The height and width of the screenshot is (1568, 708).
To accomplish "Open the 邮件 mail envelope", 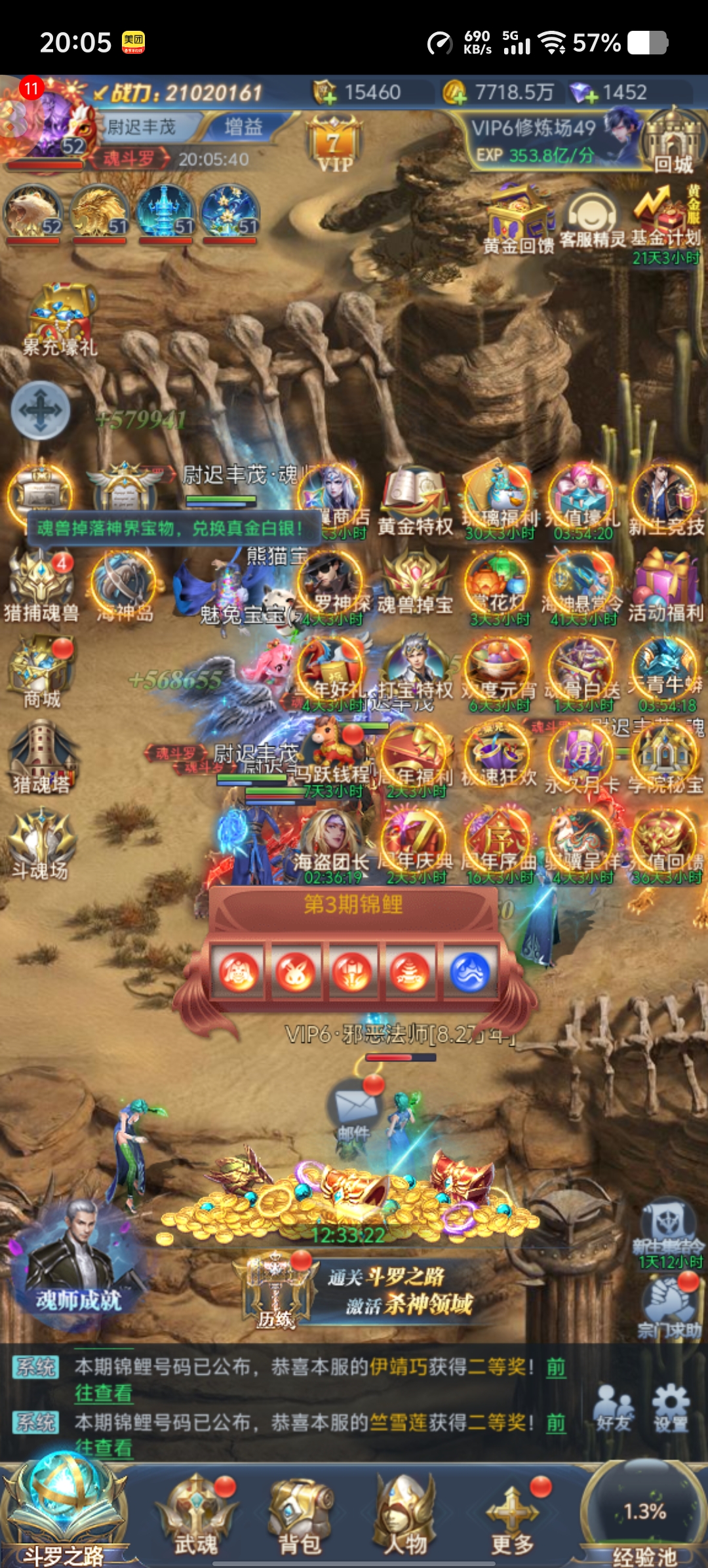I will coord(355,1108).
